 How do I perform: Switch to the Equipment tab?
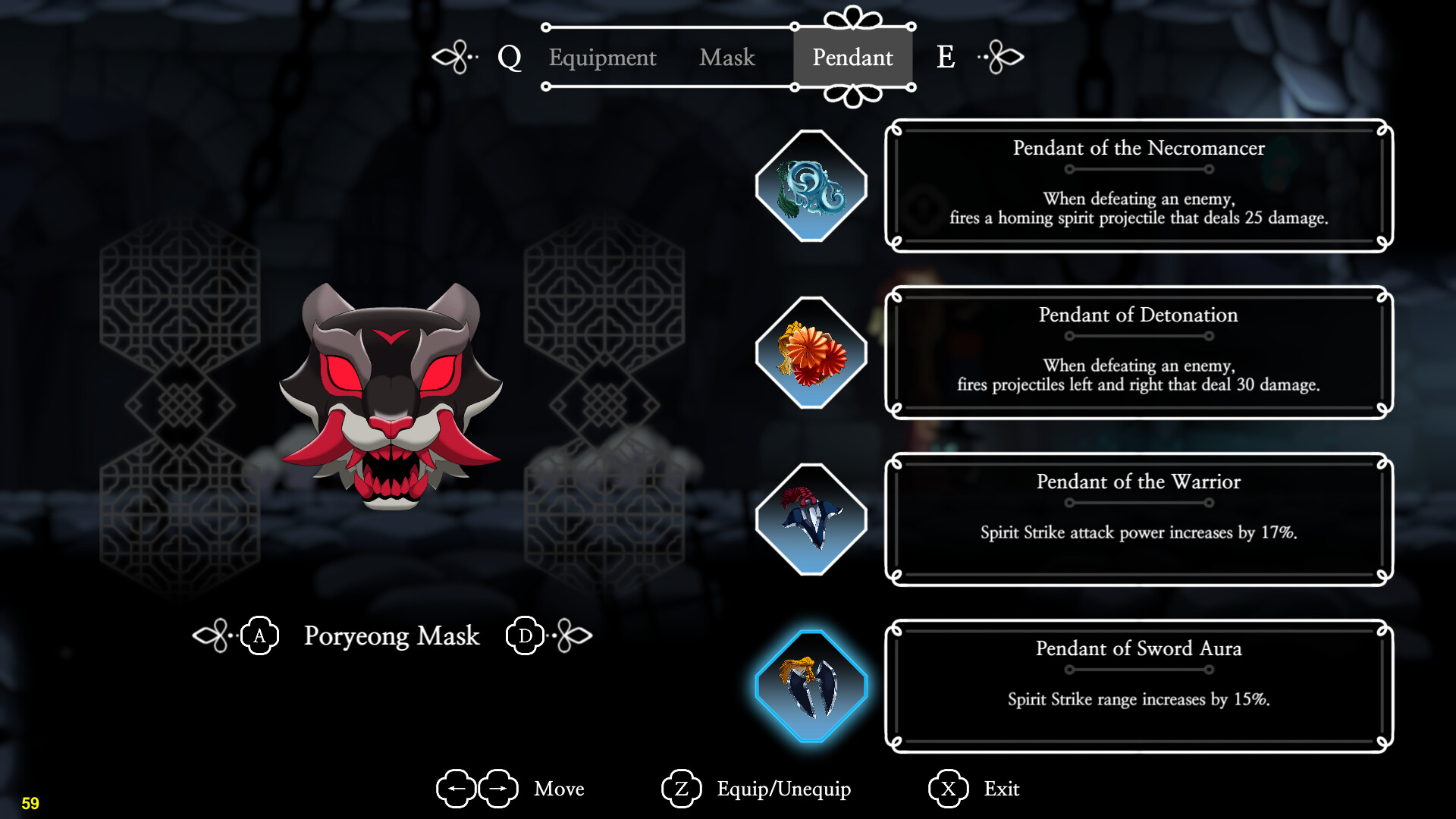602,58
